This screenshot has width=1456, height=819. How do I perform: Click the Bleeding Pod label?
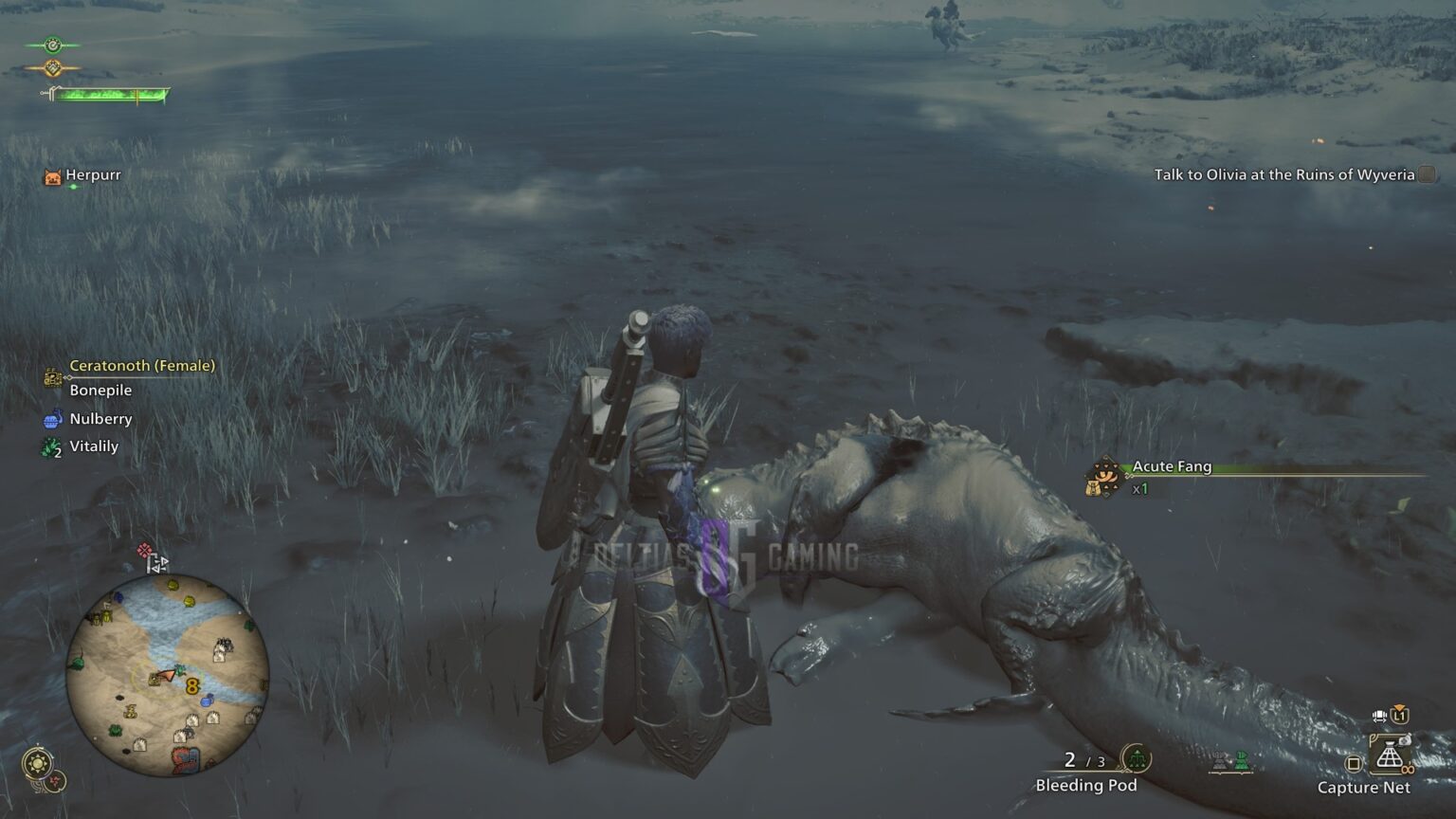pos(1085,786)
